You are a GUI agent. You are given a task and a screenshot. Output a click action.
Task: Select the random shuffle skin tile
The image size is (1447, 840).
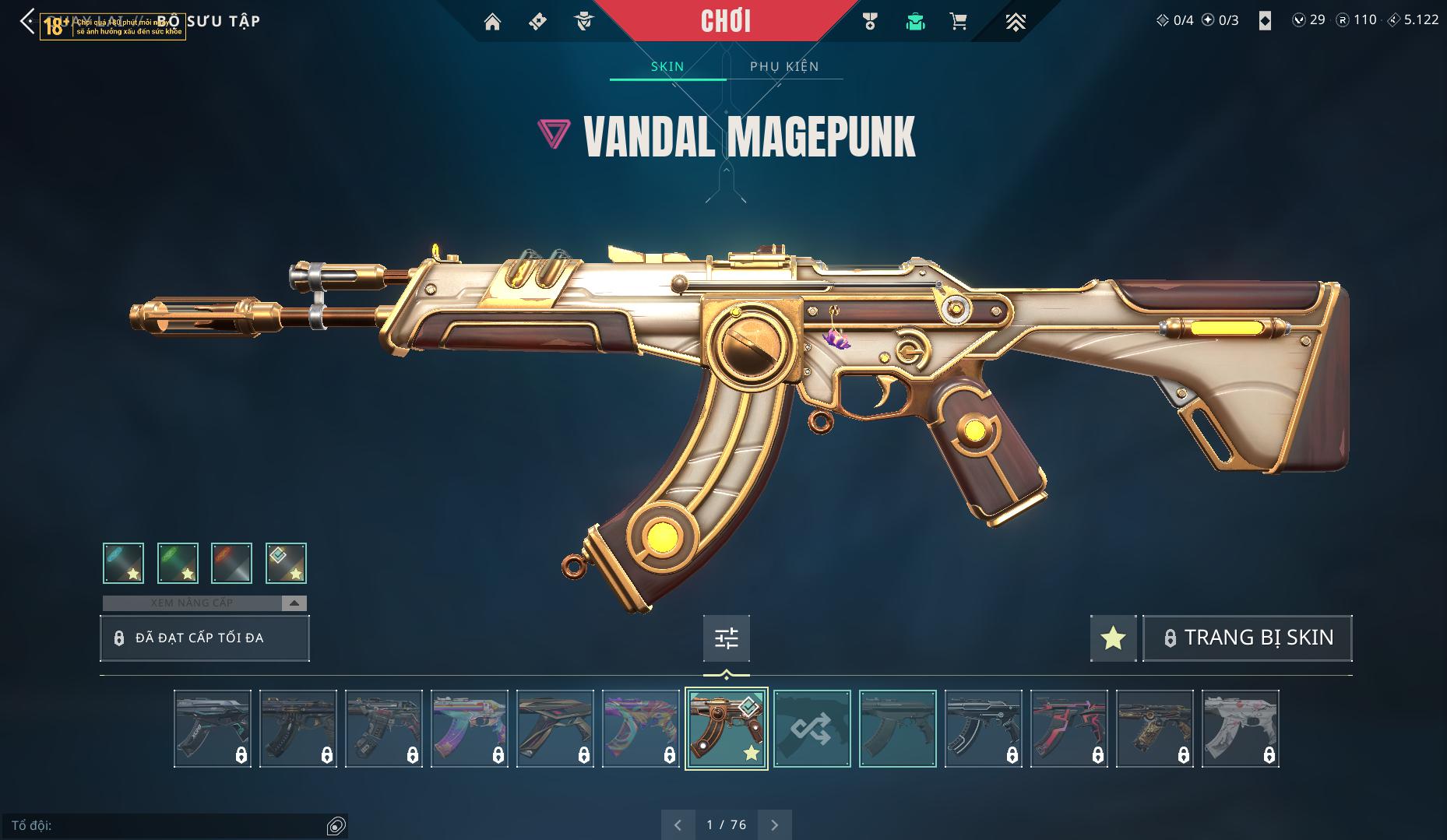pyautogui.click(x=812, y=729)
